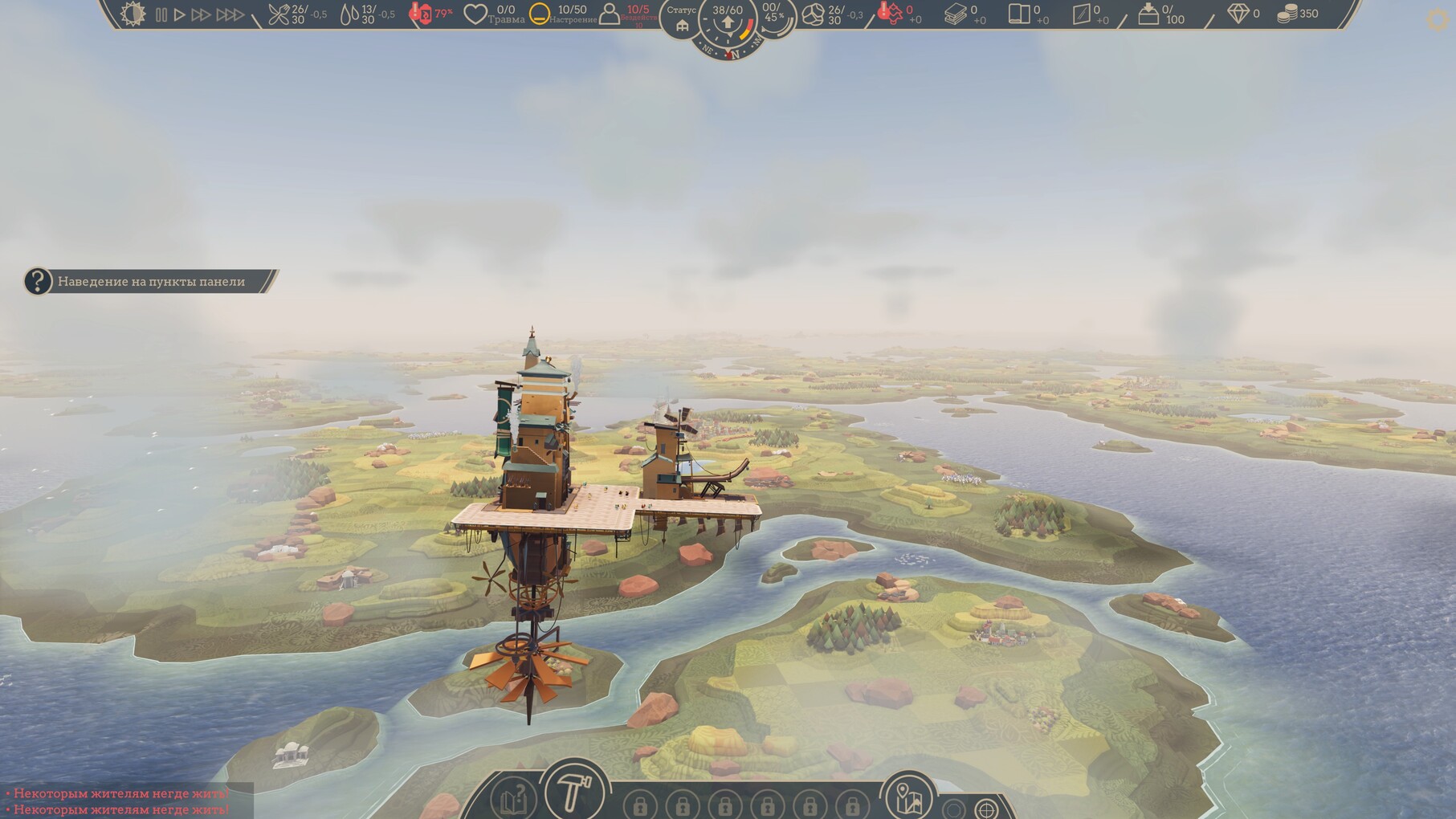Open settings with the gear icon
Image resolution: width=1456 pixels, height=819 pixels.
(x=1438, y=20)
